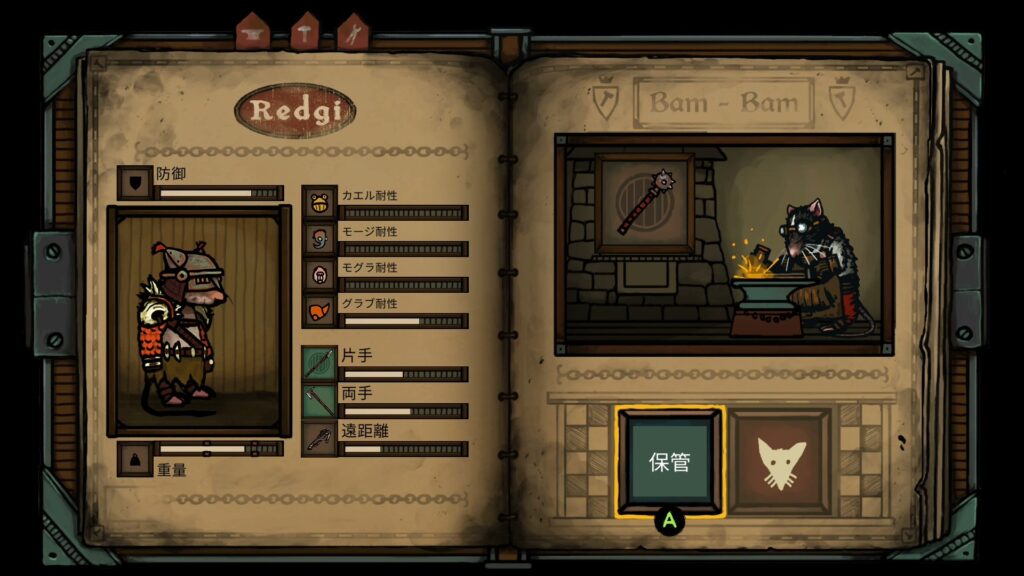Image resolution: width=1024 pixels, height=576 pixels.
Task: Select the 保管 (store) button
Action: click(669, 462)
